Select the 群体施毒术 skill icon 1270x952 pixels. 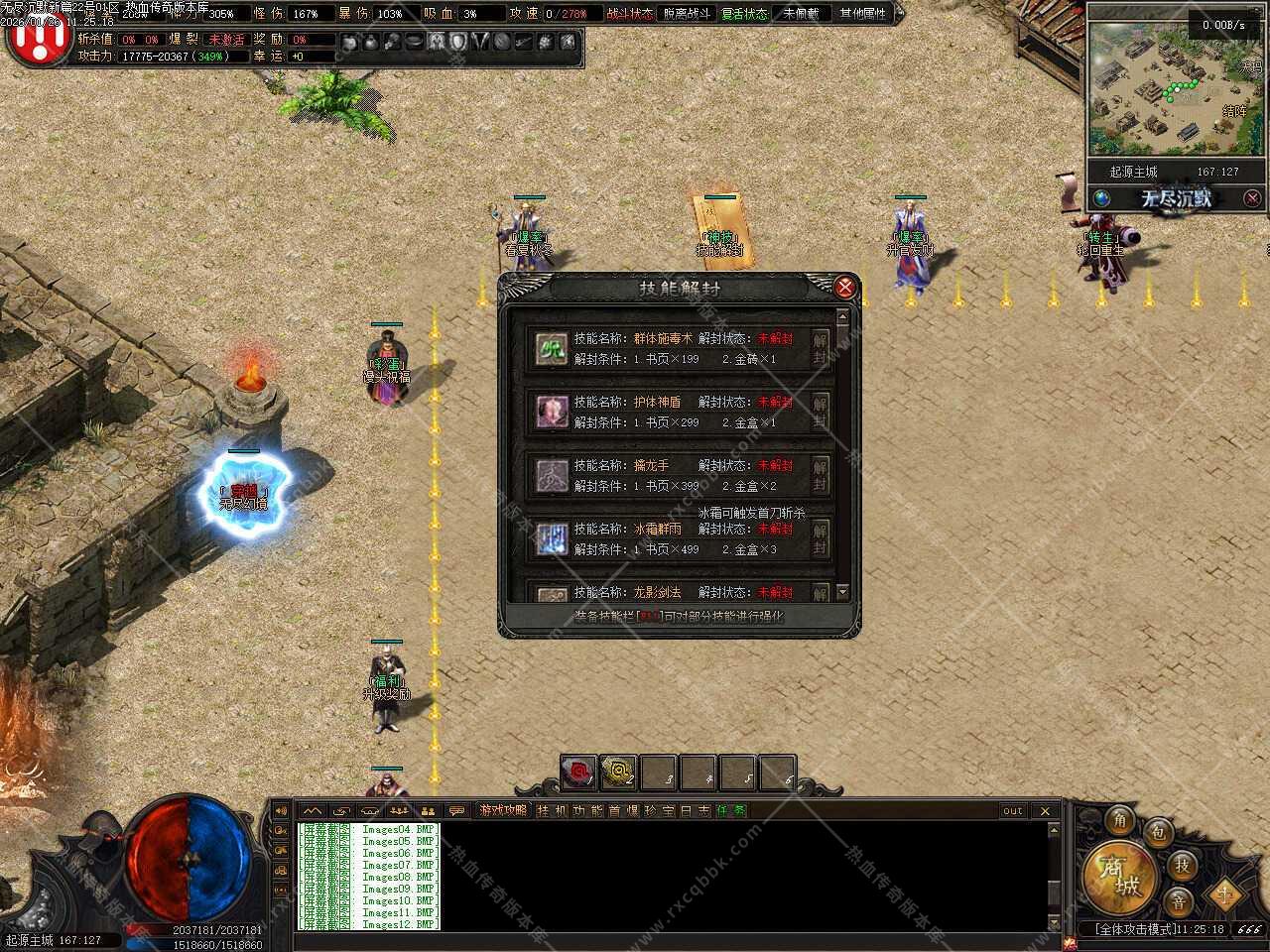(x=552, y=348)
